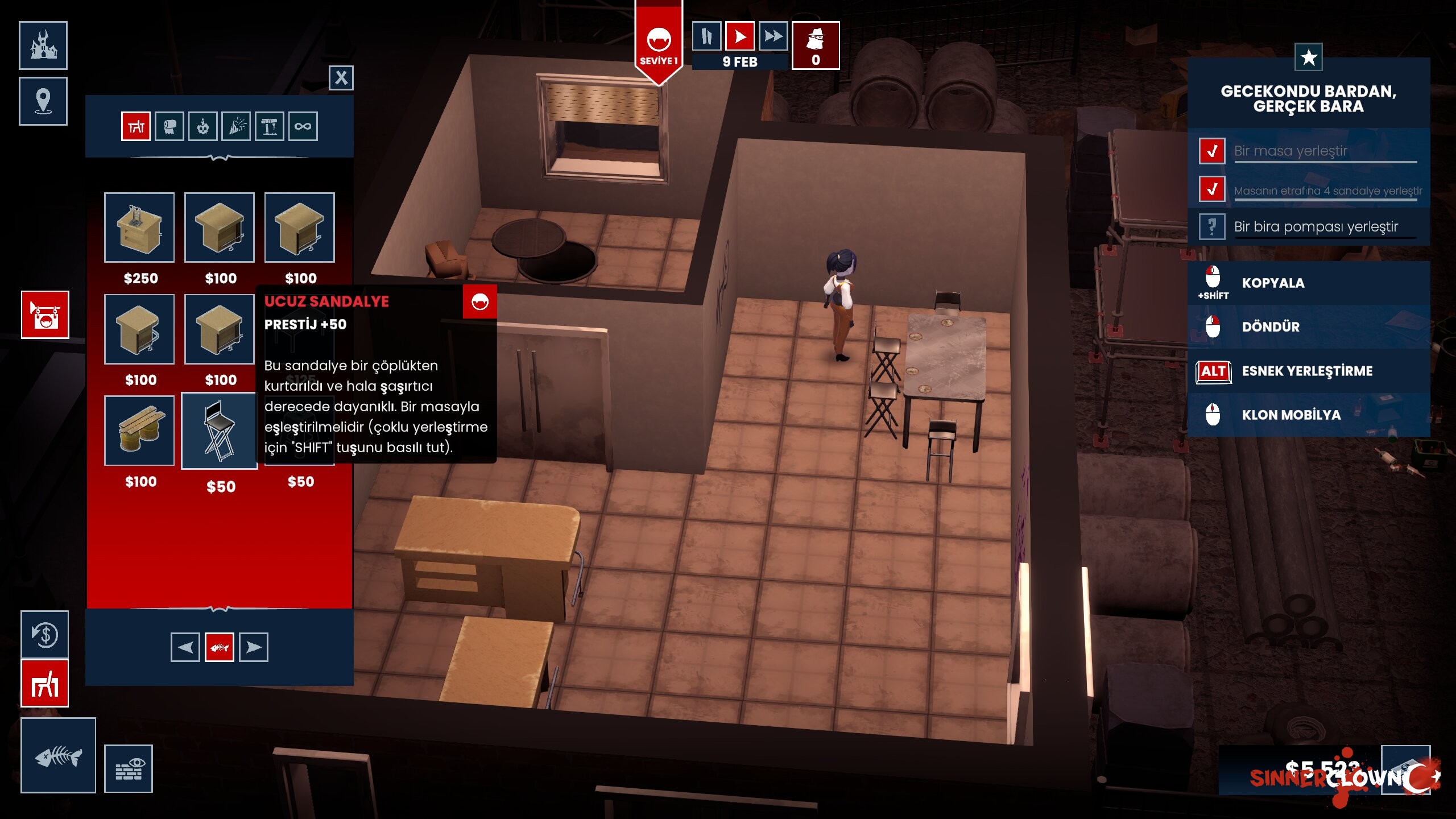Select the tables and chairs category tab

(x=136, y=126)
